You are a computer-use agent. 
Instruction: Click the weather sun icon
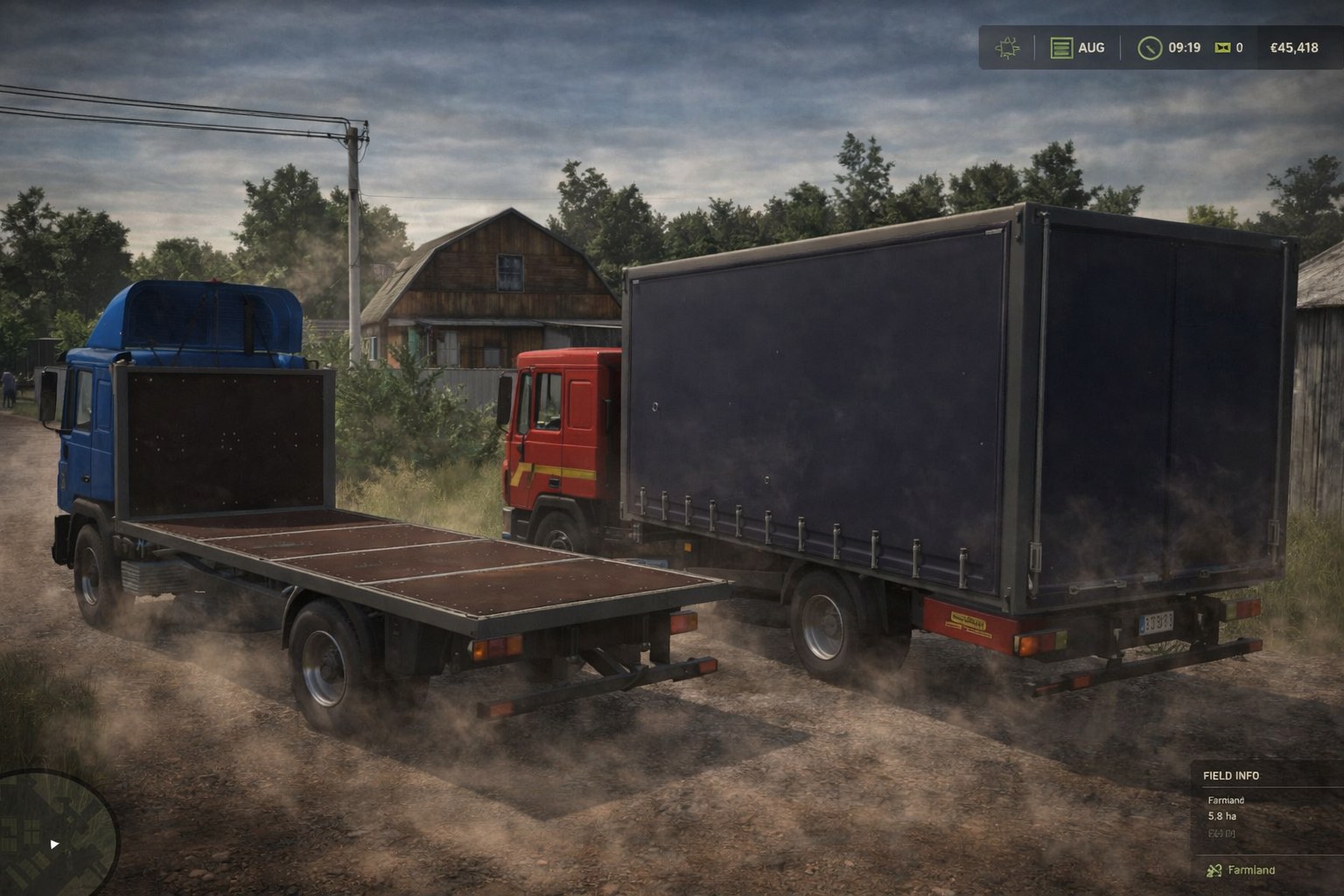(1008, 48)
